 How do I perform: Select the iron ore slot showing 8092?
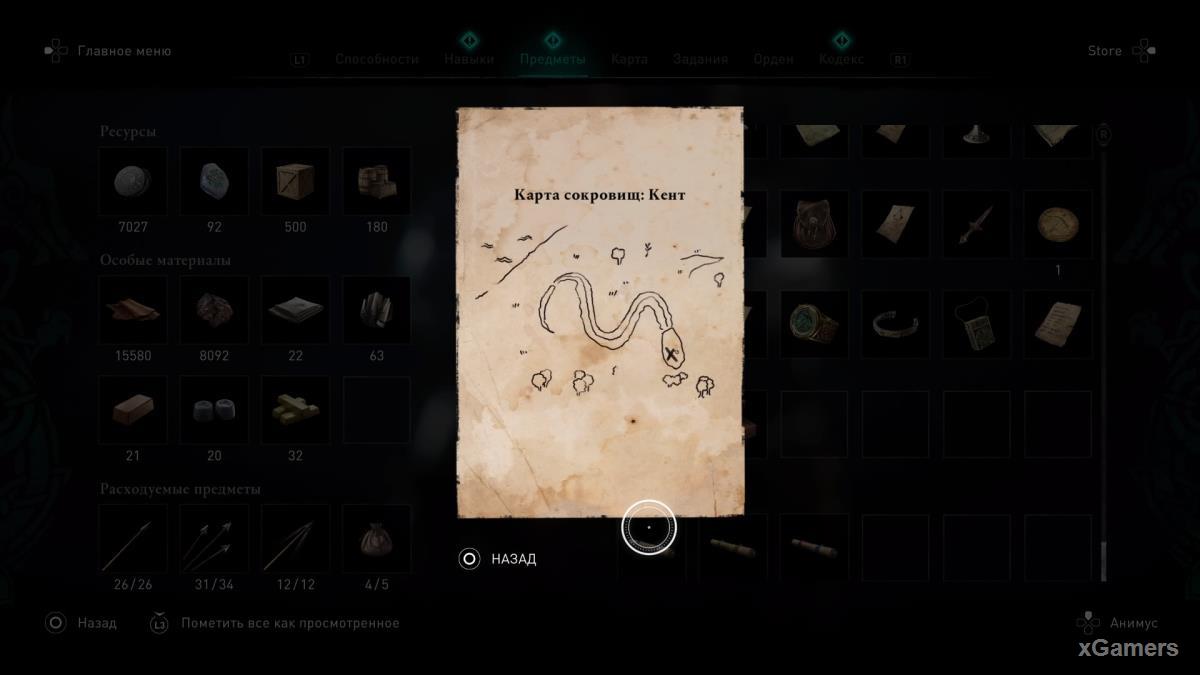[x=214, y=310]
